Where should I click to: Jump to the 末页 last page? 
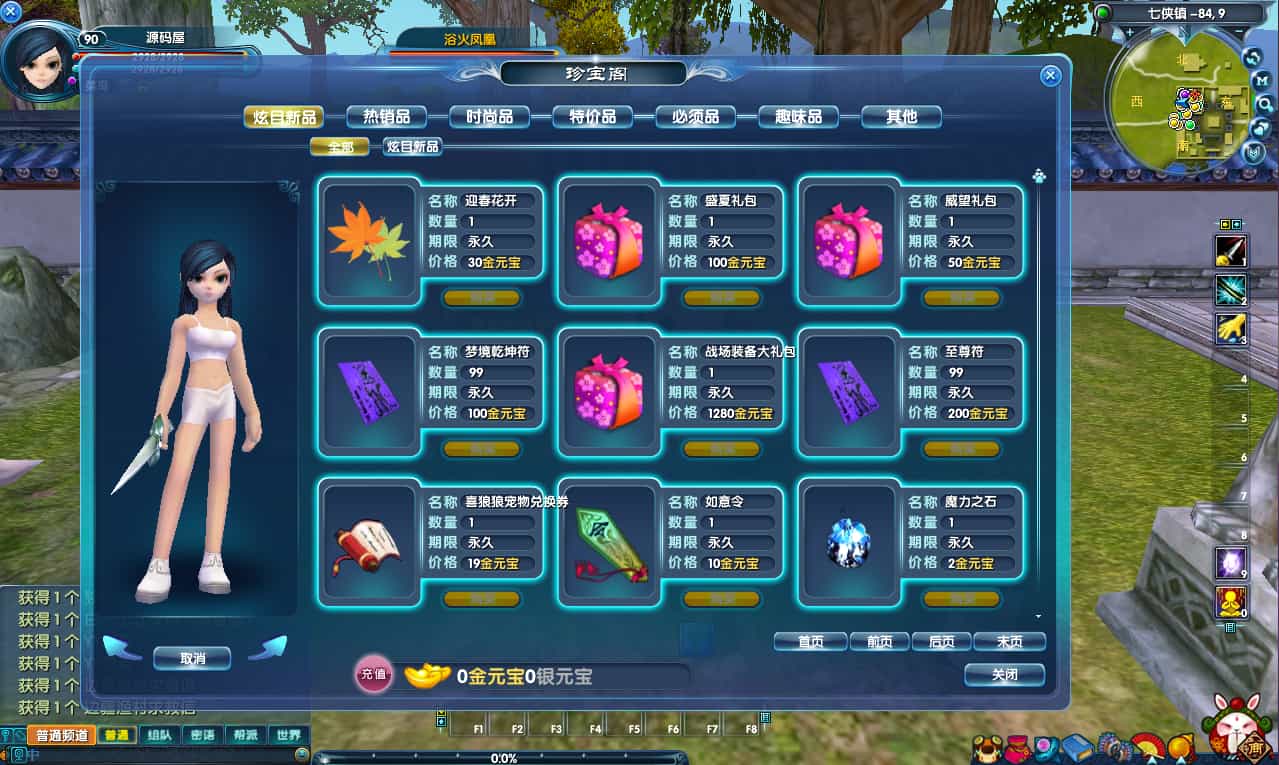[x=1007, y=642]
